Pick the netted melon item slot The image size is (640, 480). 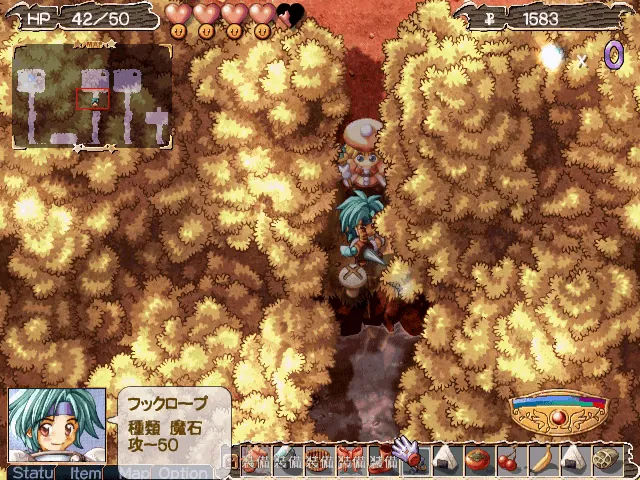[603, 459]
